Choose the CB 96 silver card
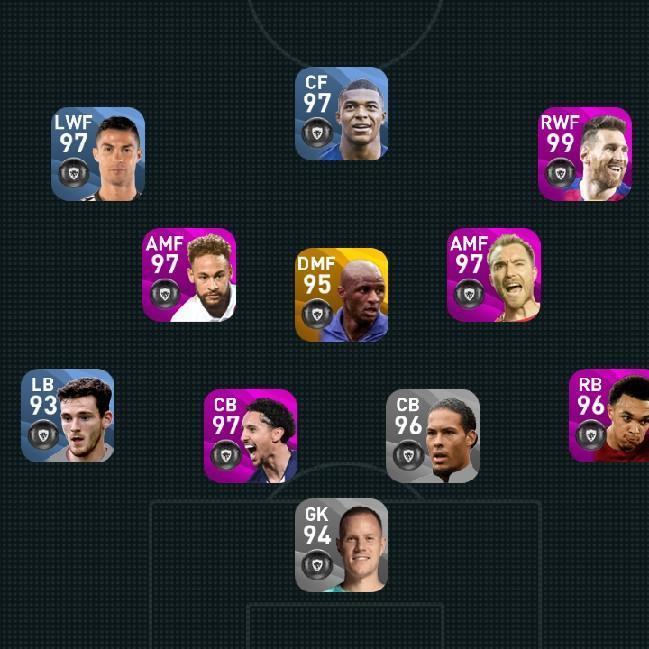Image resolution: width=649 pixels, height=649 pixels. click(x=433, y=436)
